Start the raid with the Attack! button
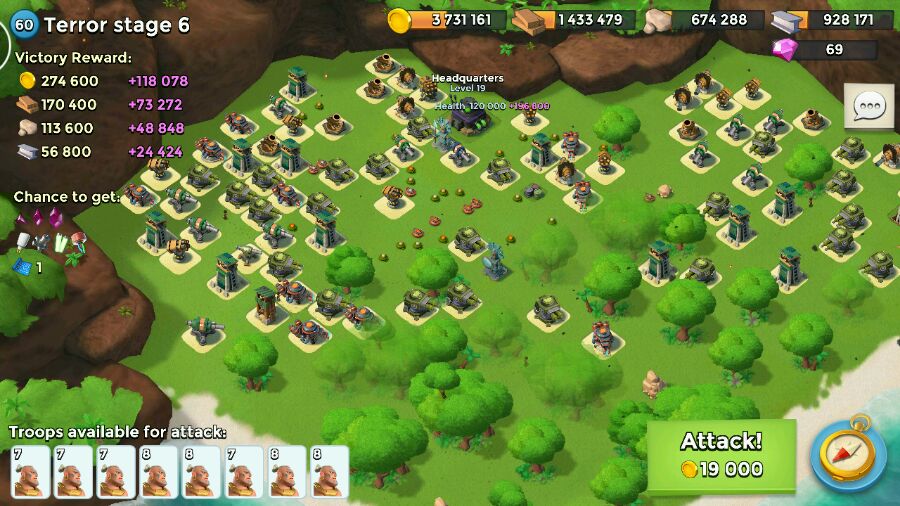This screenshot has height=506, width=900. click(721, 455)
